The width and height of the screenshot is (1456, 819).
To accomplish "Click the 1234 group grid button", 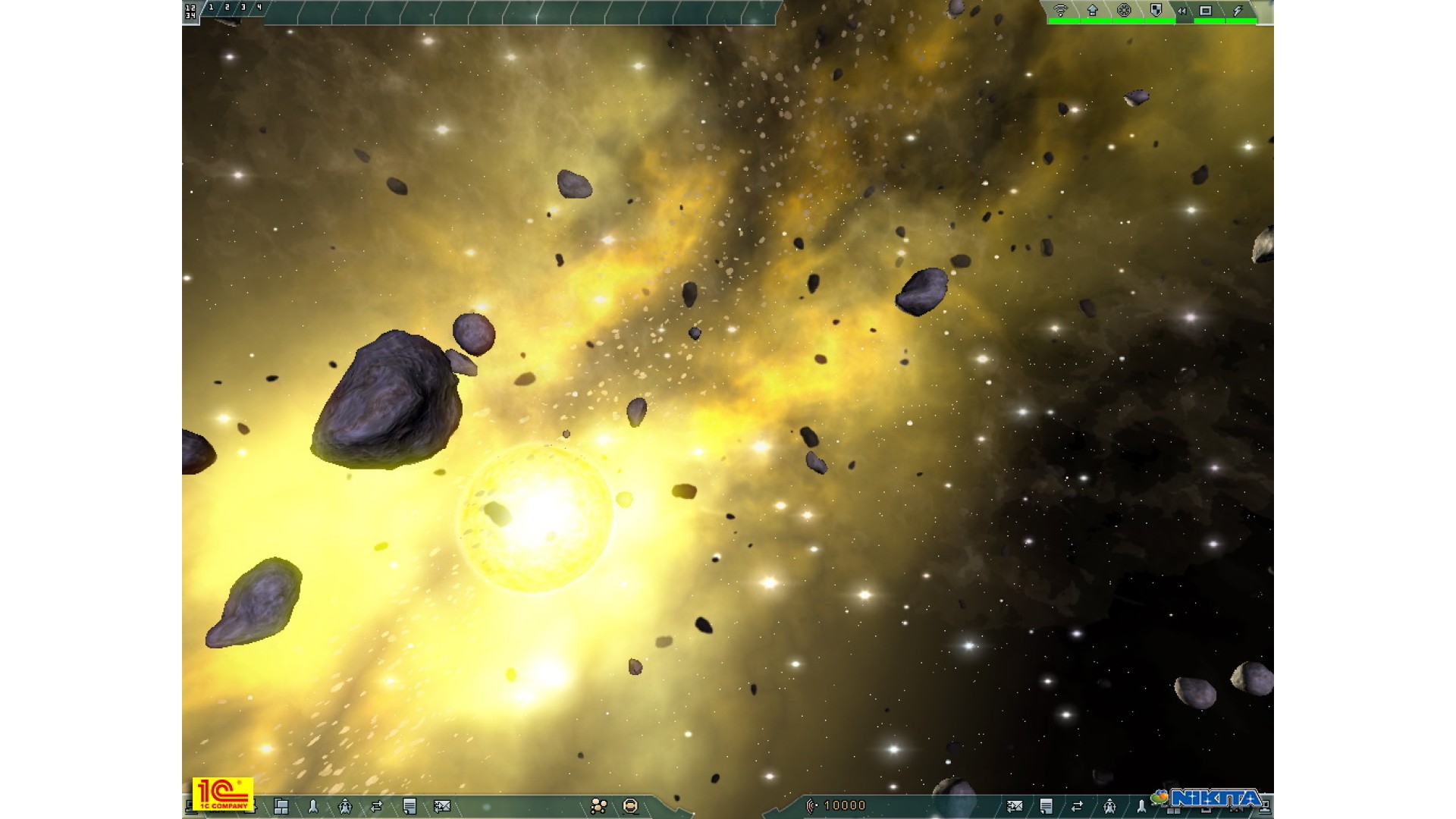I will [x=190, y=11].
